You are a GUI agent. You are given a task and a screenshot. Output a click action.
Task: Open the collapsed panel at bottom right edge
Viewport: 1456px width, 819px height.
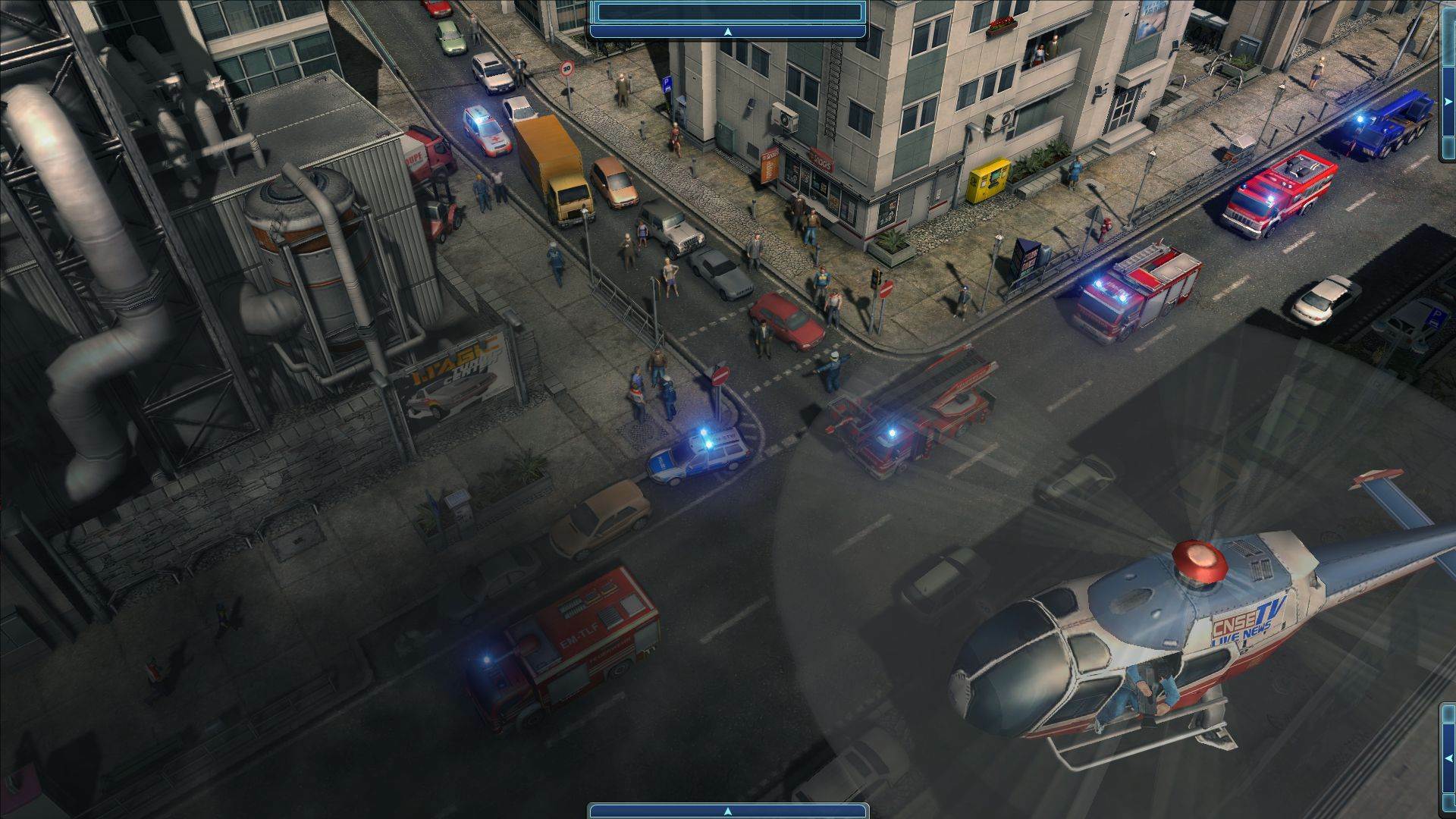[x=1447, y=753]
